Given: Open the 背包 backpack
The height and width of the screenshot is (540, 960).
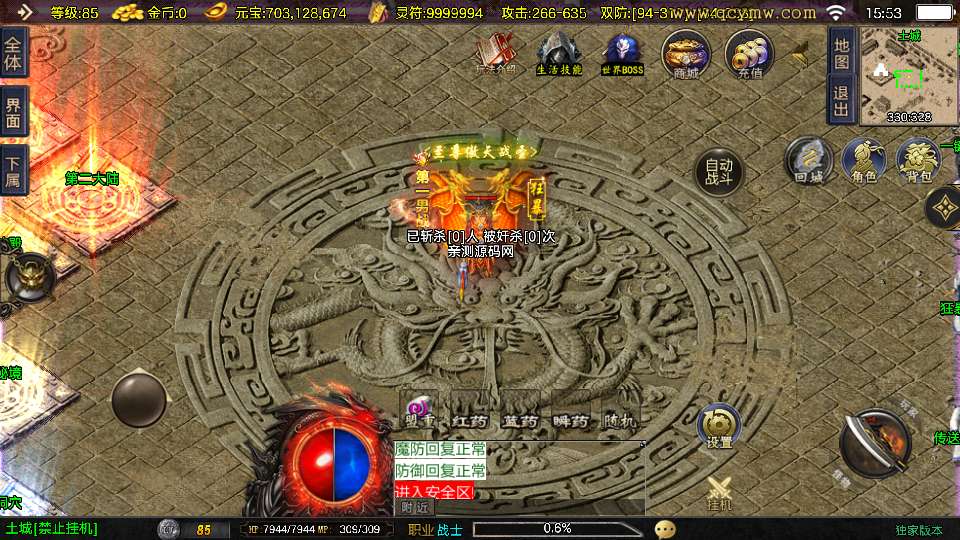Looking at the screenshot, I should (918, 160).
